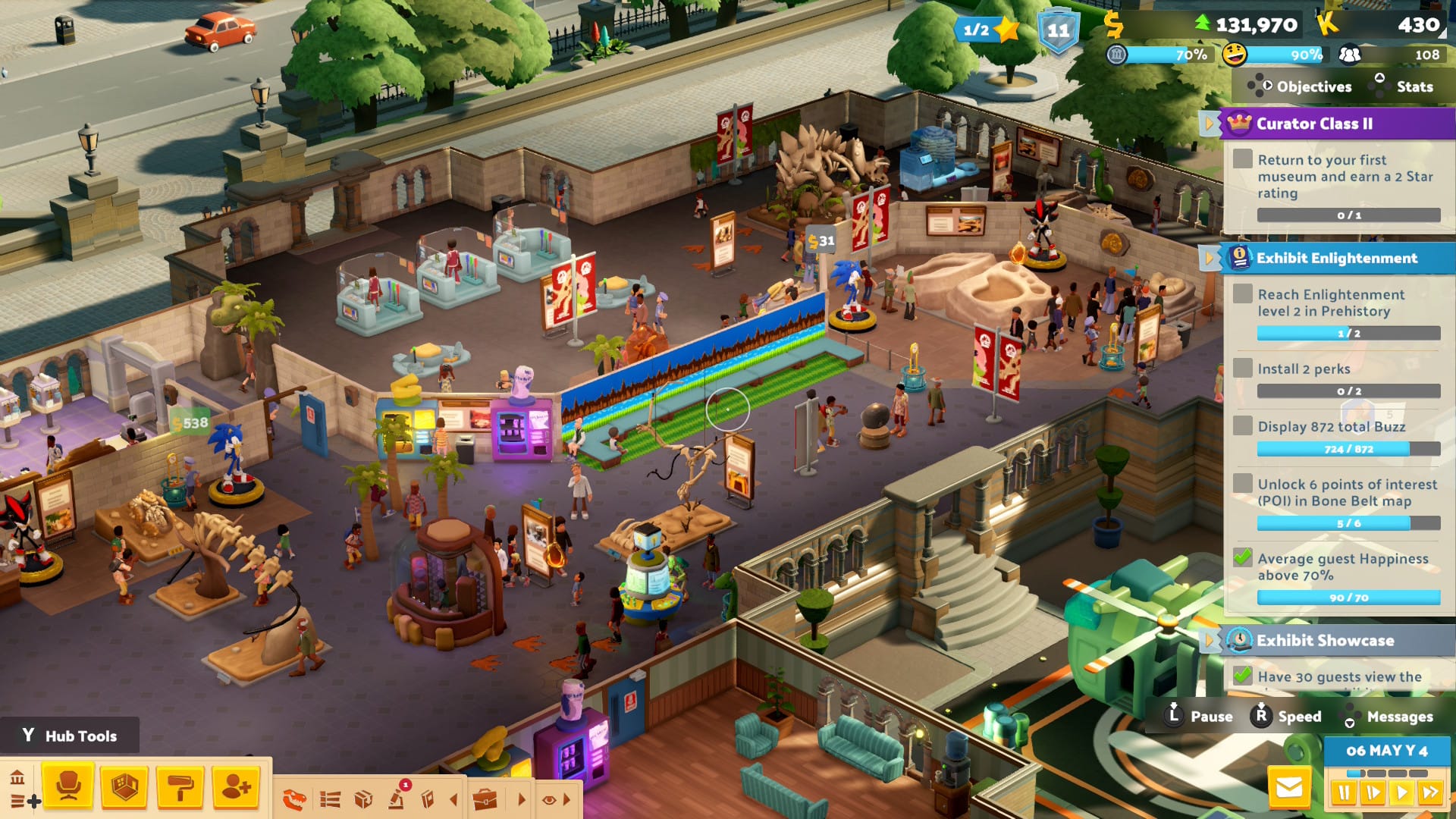Open the museum hub icon
1456x819 pixels.
click(x=17, y=778)
